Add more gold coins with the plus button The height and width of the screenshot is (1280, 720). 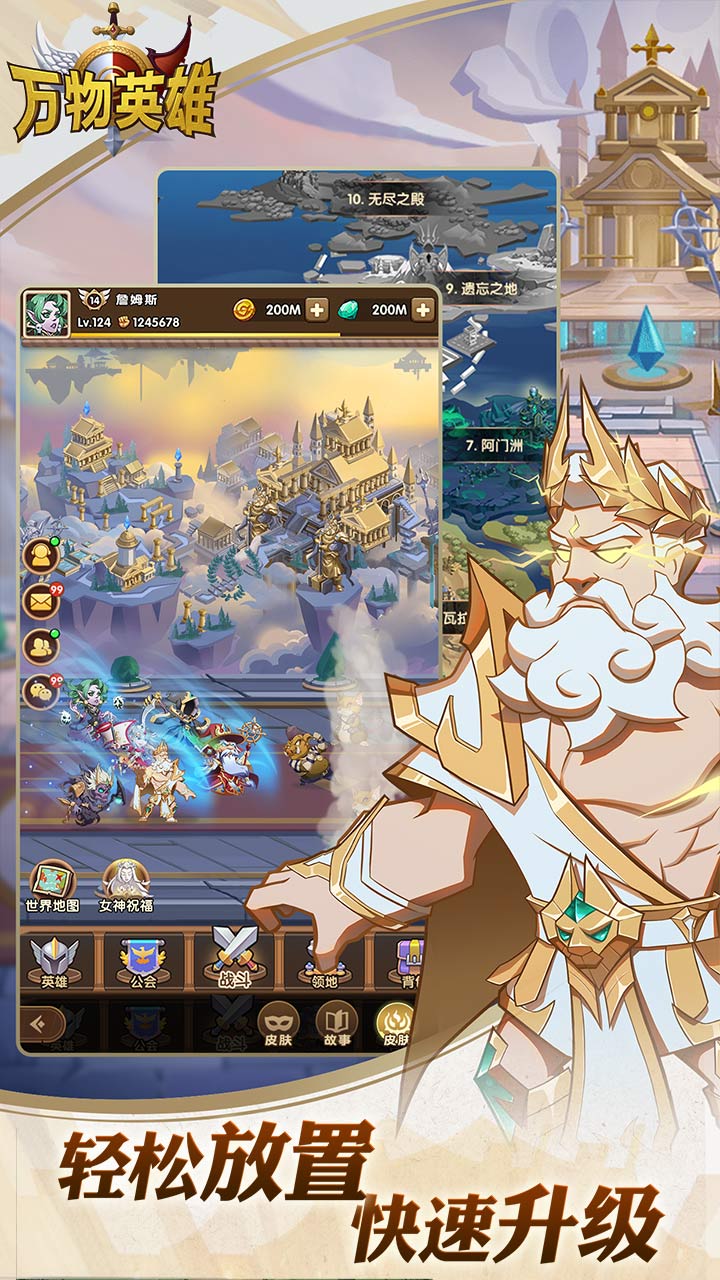(316, 310)
